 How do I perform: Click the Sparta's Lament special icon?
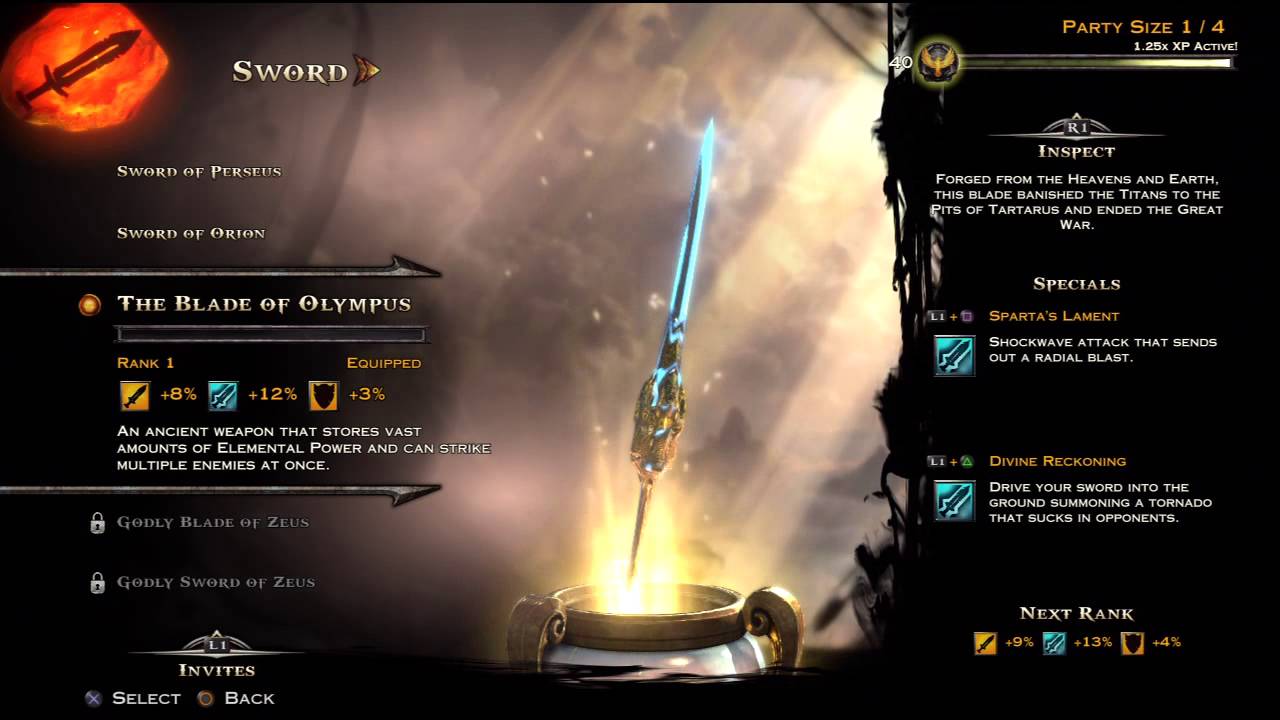(954, 355)
